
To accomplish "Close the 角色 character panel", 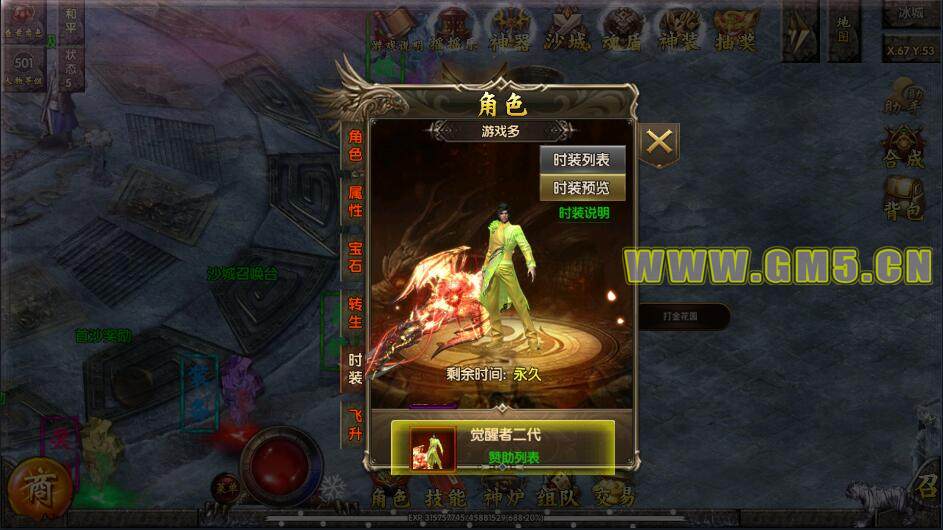I will tap(659, 142).
